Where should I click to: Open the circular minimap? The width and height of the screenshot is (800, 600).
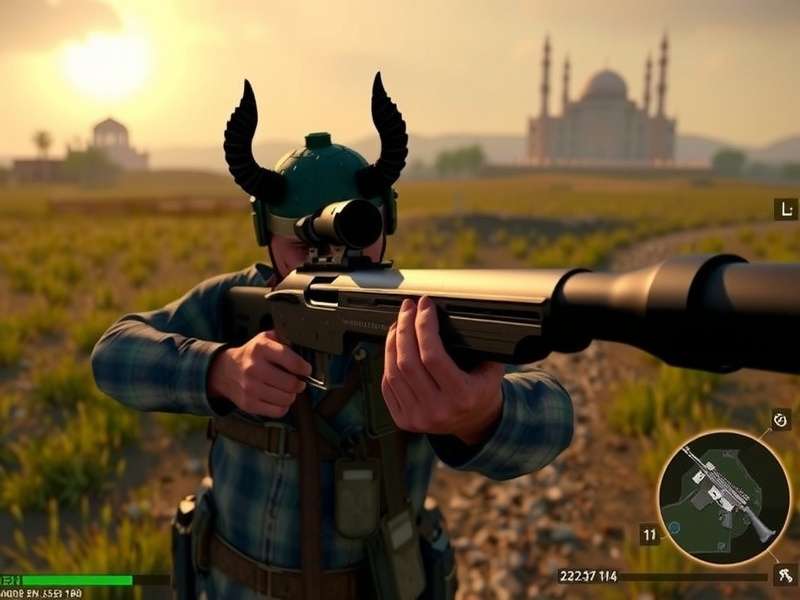(724, 497)
